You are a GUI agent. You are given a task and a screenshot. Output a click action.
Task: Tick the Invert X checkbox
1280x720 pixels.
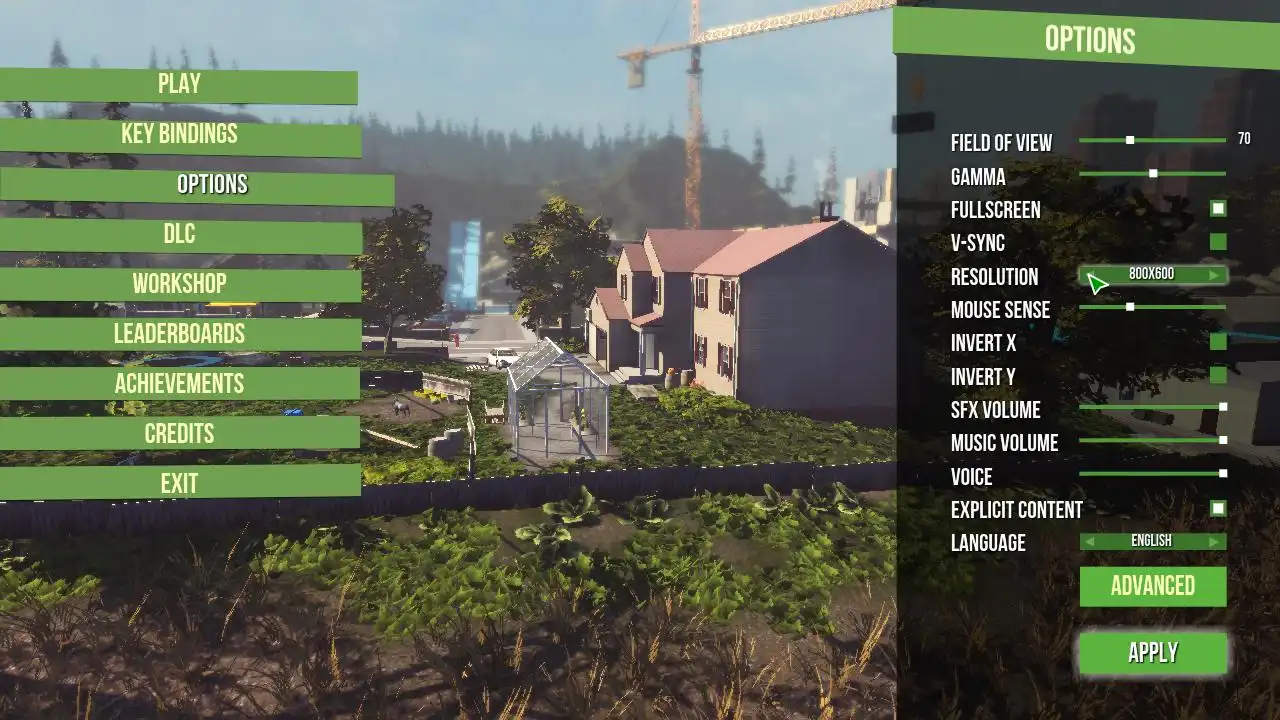tap(1218, 342)
